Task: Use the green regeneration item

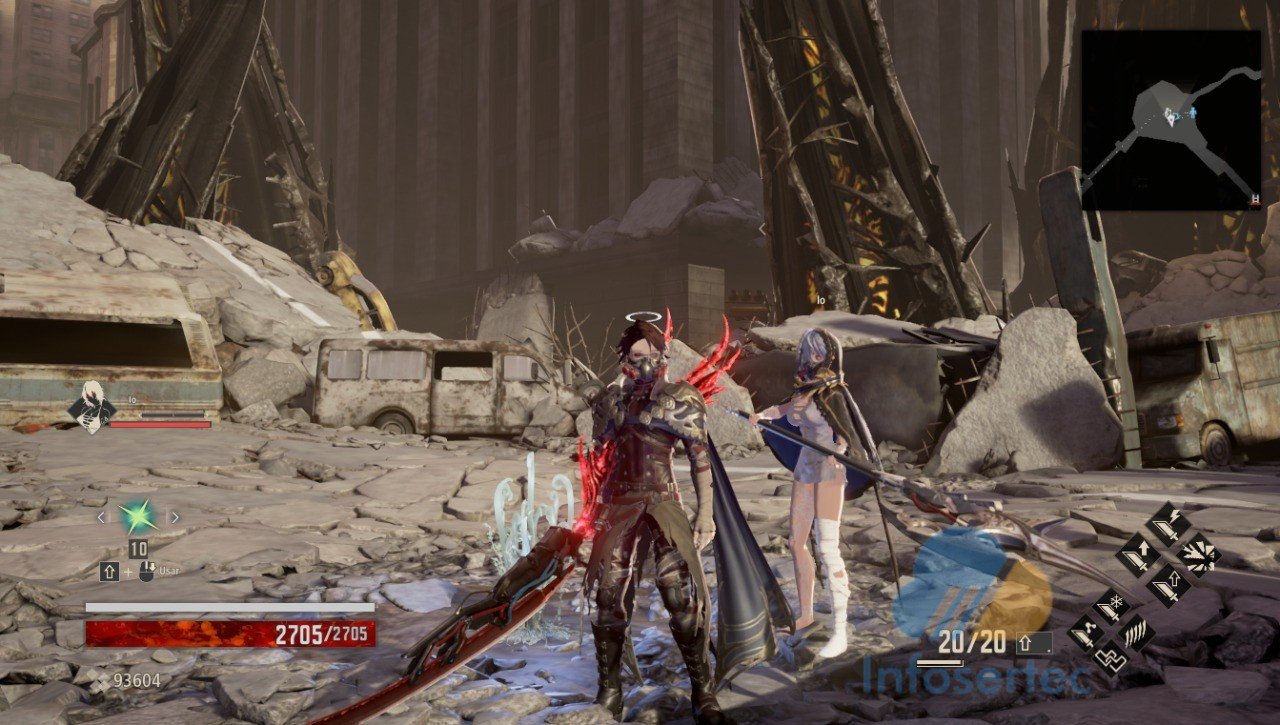Action: (x=136, y=518)
